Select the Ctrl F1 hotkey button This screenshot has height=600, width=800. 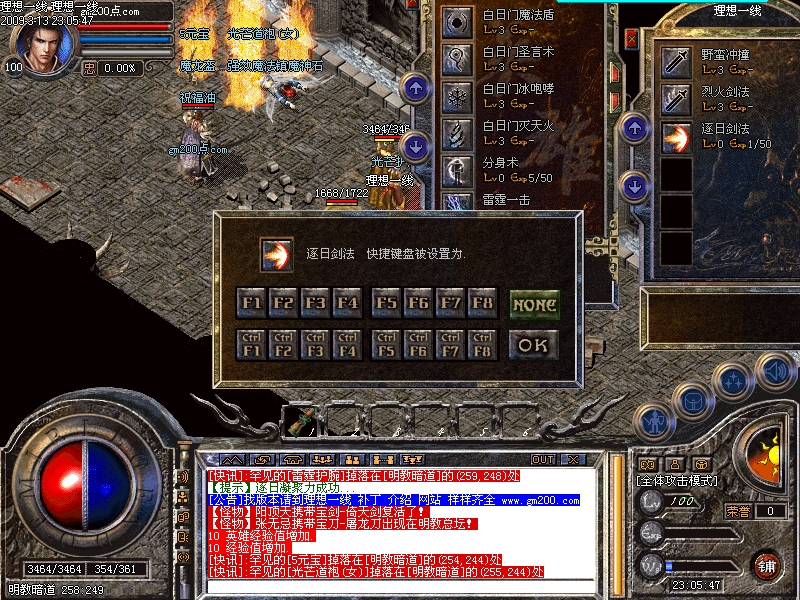(x=251, y=345)
